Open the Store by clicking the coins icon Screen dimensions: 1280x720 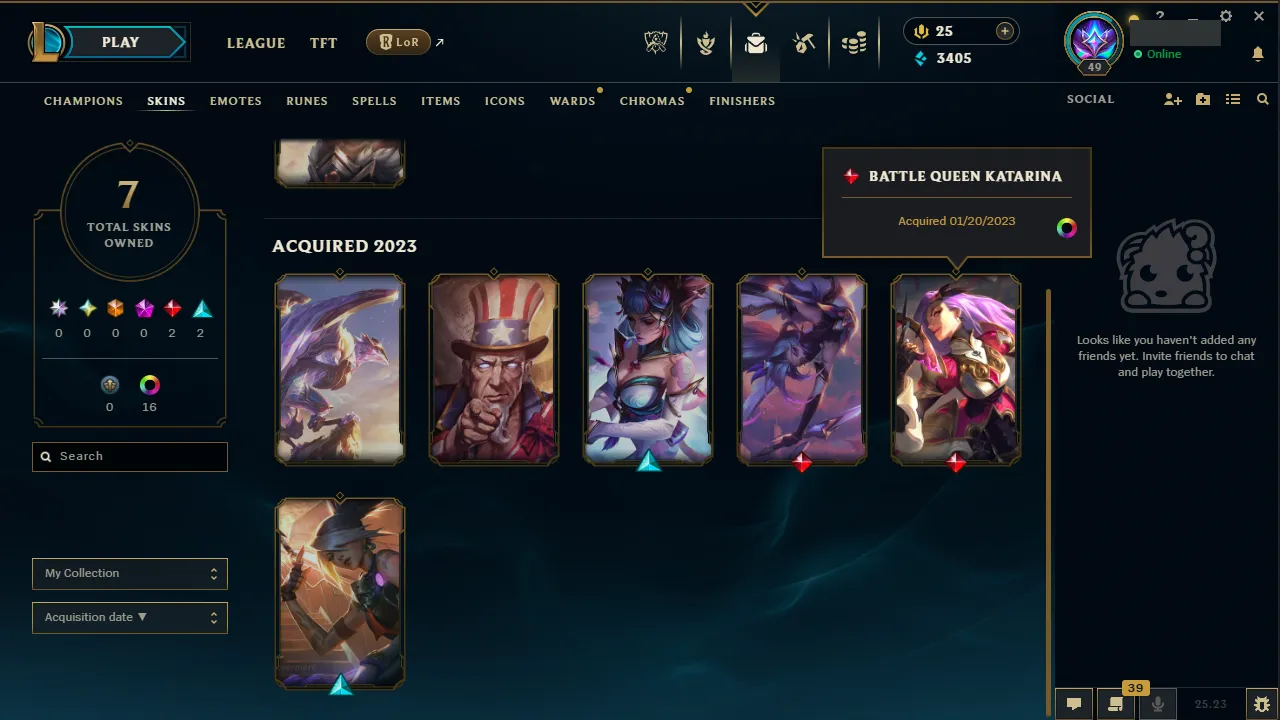tap(854, 42)
